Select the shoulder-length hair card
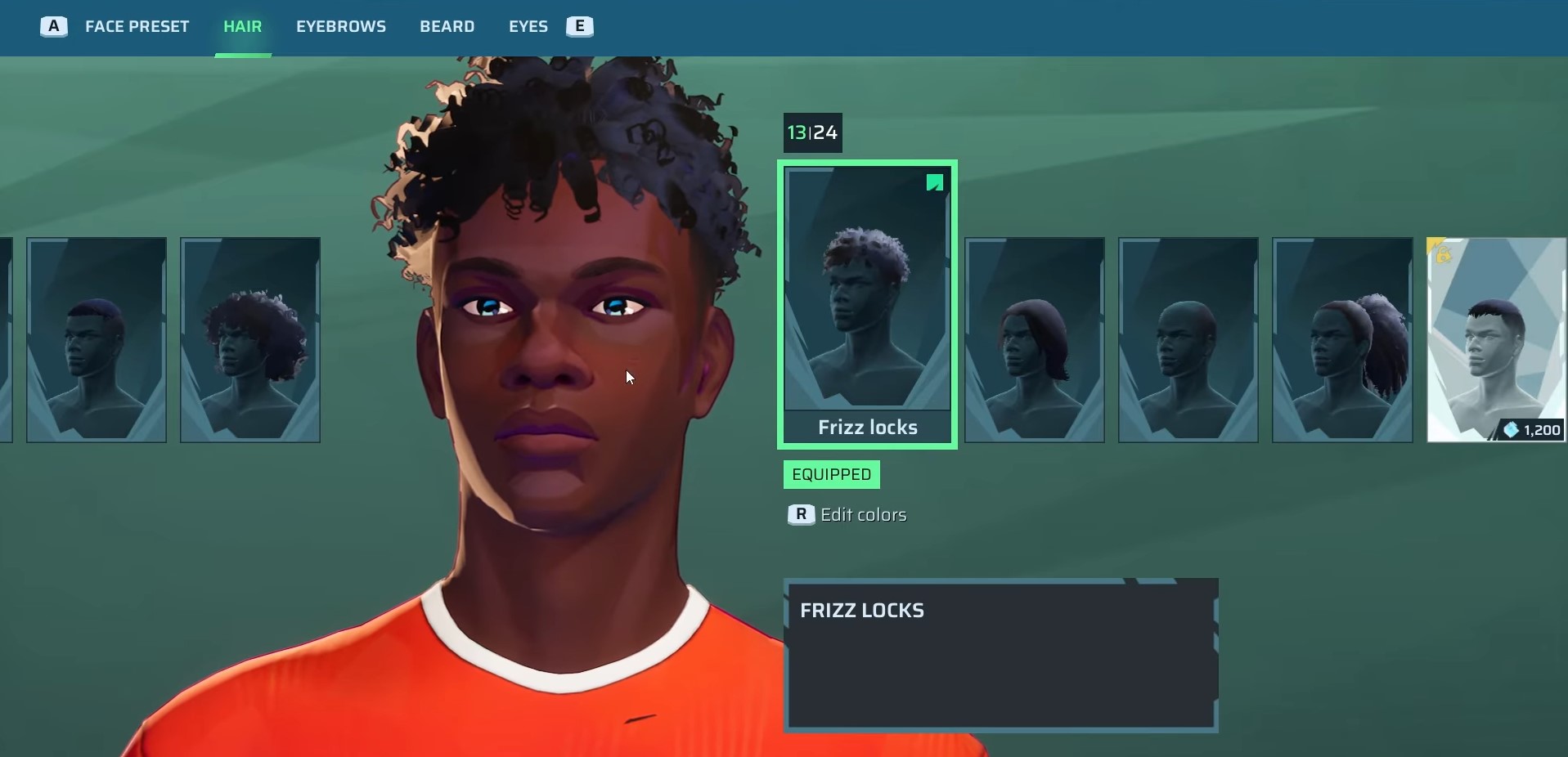The image size is (1568, 757). tap(1035, 339)
